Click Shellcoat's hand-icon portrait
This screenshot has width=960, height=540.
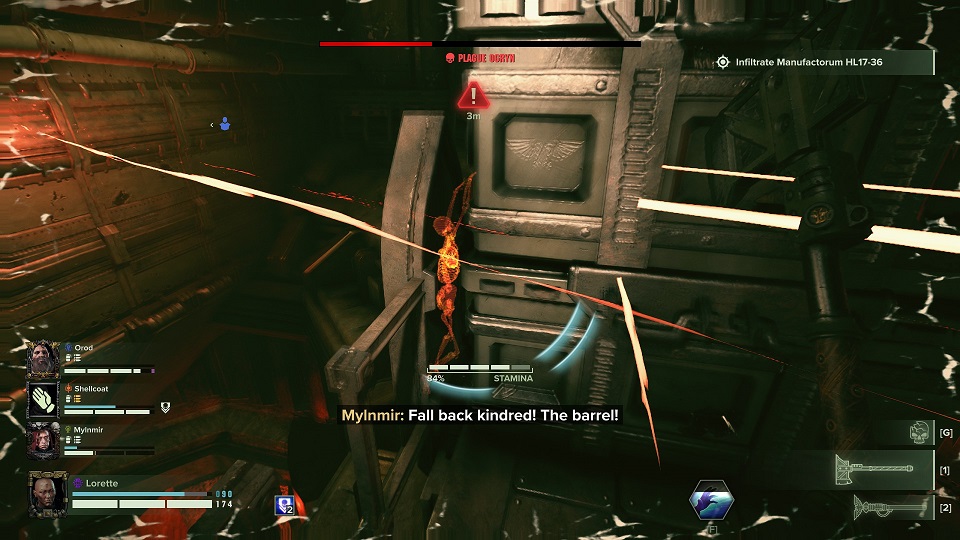[x=44, y=398]
